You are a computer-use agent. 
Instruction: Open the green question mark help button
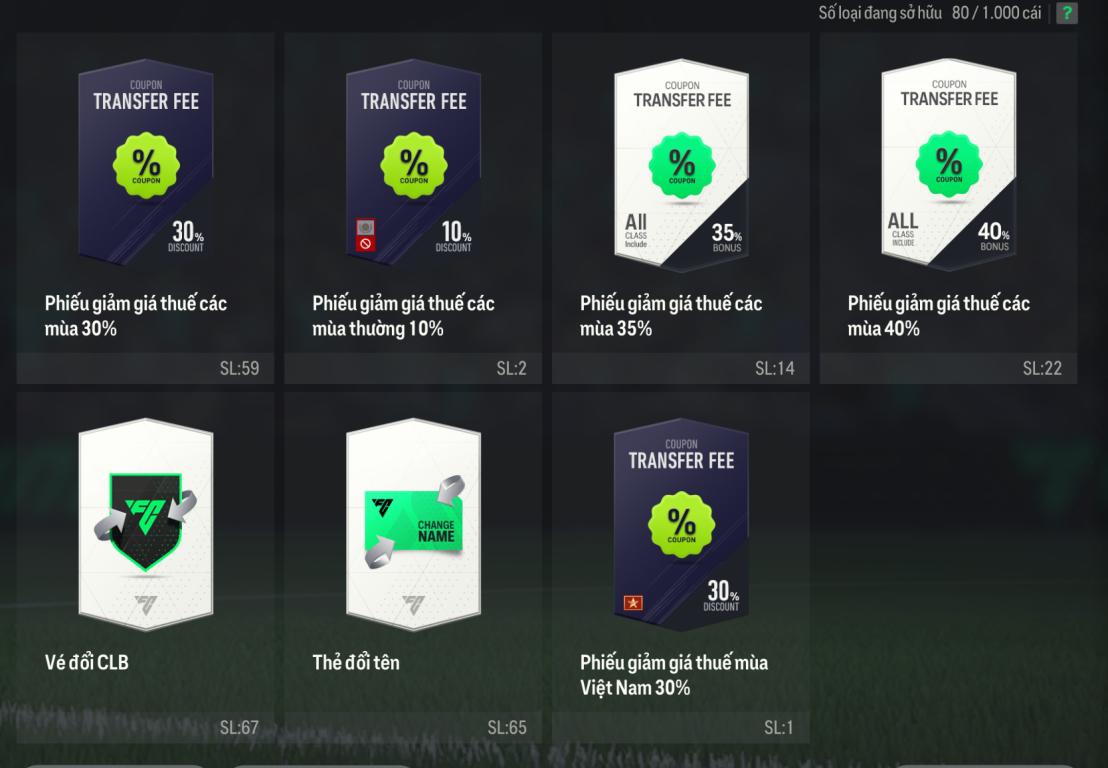pos(1068,14)
